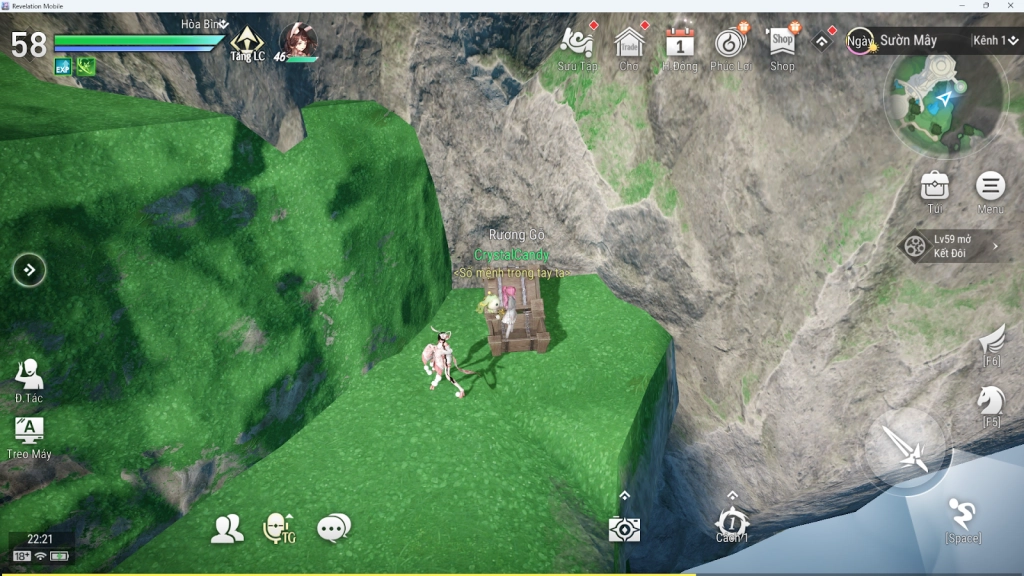Open the Phúc Lợi rewards menu
Screen dimensions: 1024x576
tap(731, 43)
